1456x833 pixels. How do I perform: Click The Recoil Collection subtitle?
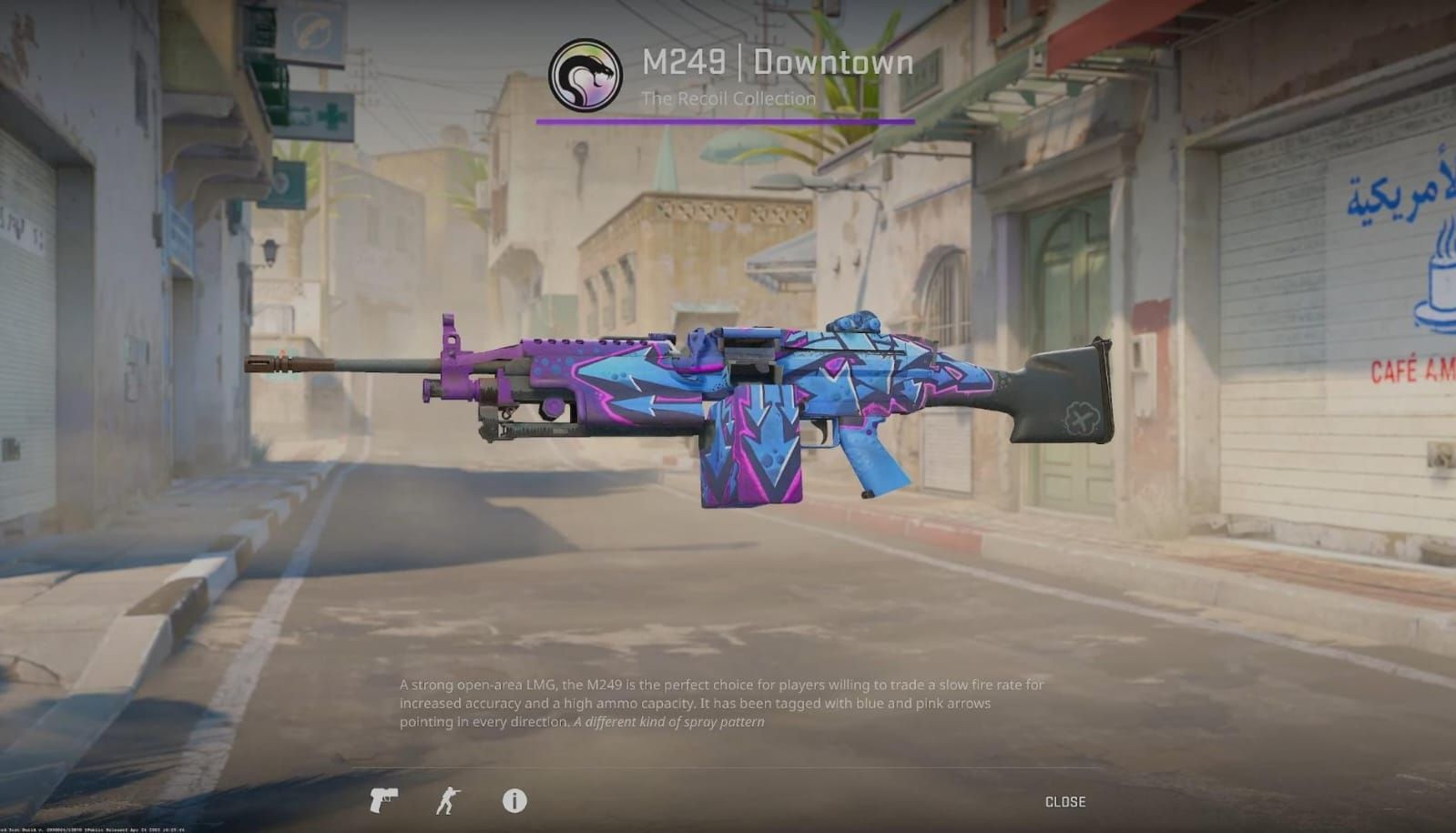pyautogui.click(x=728, y=99)
